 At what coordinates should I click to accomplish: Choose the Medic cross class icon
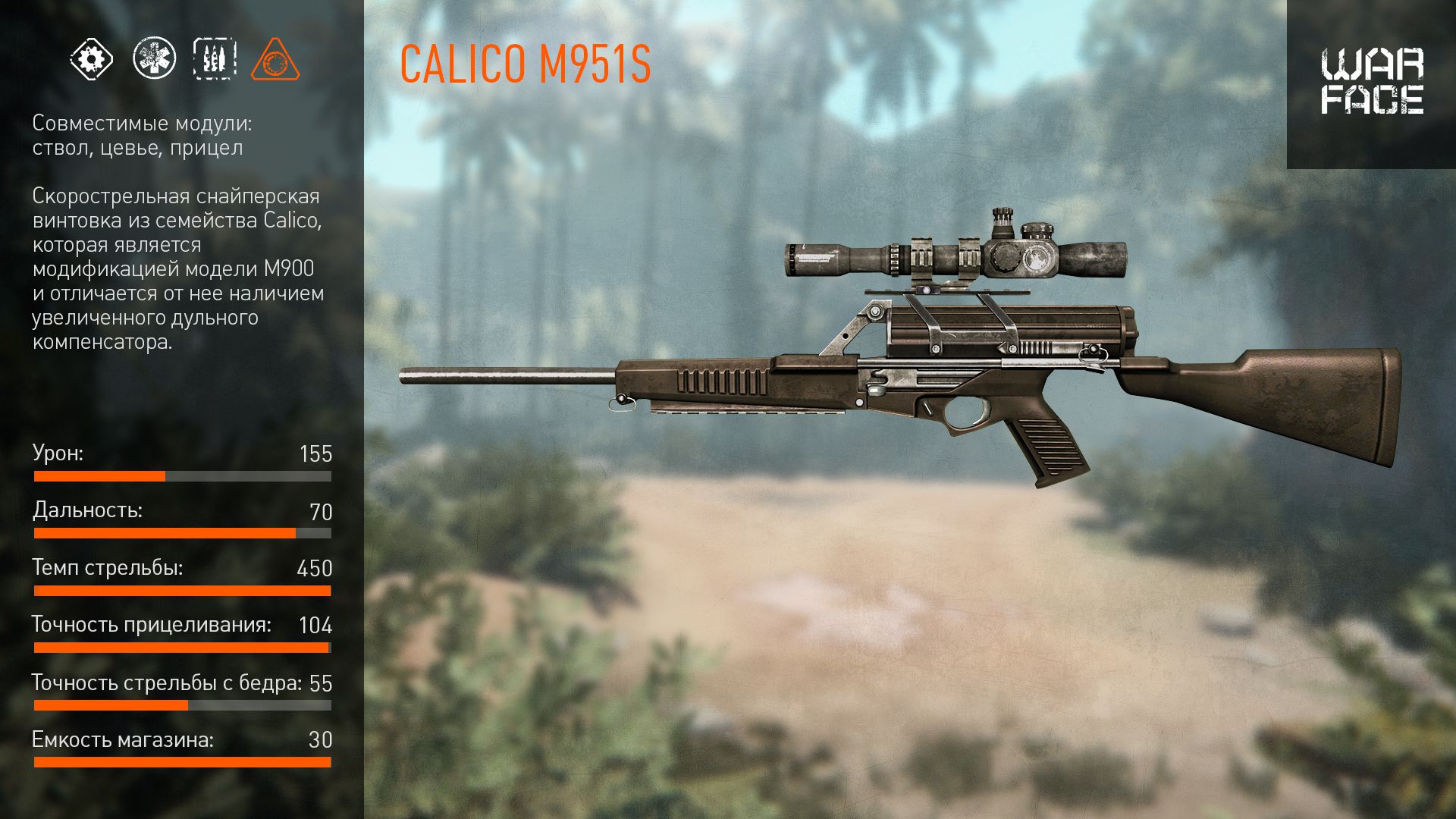pos(154,58)
